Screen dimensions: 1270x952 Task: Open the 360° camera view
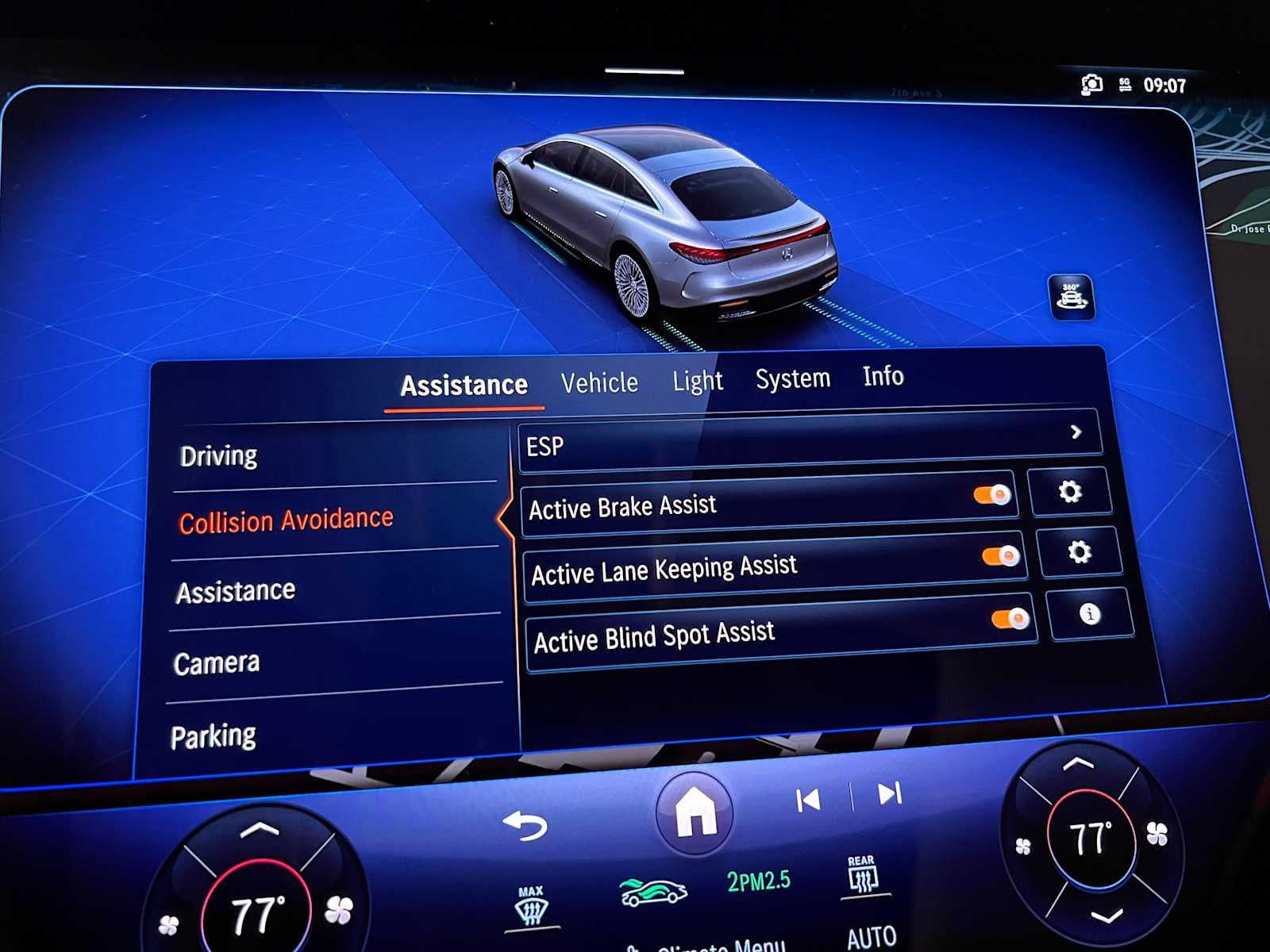click(x=1071, y=296)
